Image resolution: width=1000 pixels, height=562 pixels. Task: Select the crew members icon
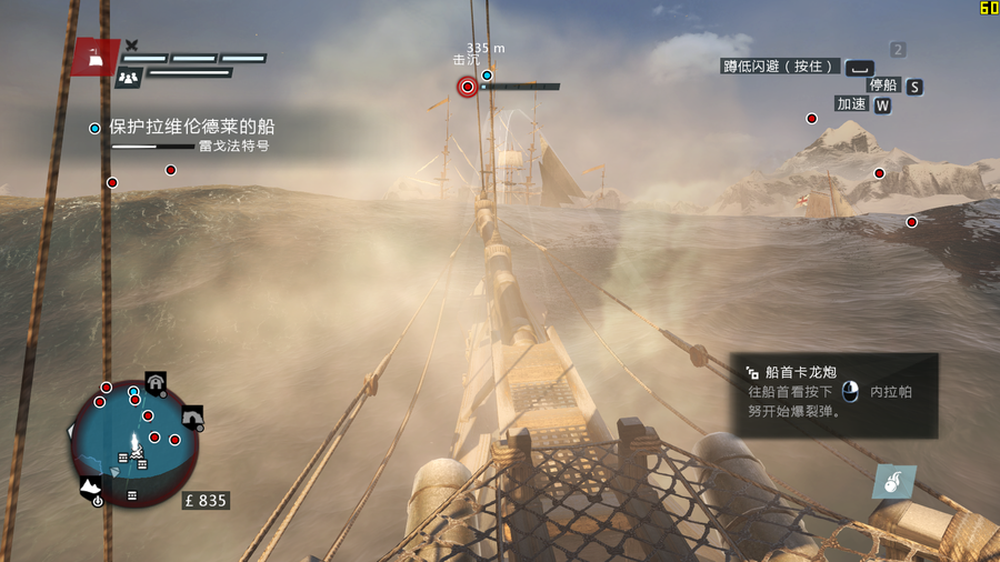(127, 77)
